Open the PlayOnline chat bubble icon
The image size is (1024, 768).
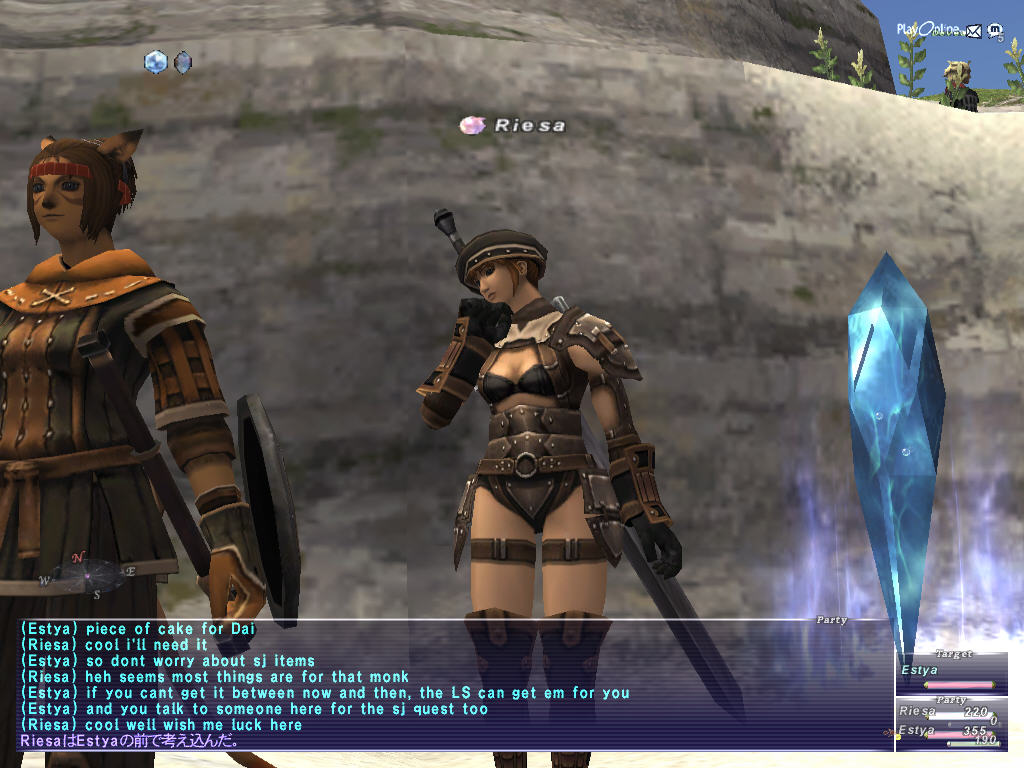995,30
